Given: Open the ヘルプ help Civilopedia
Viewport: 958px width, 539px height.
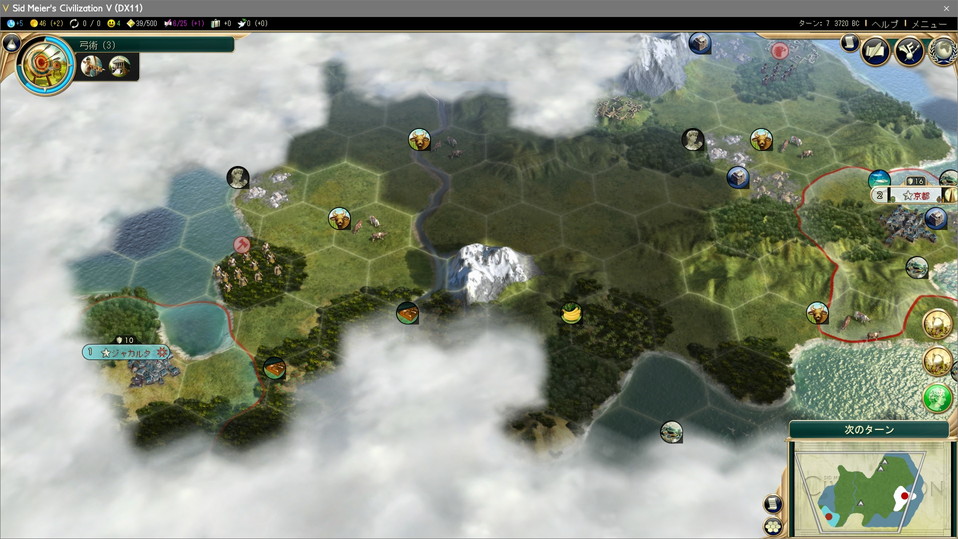Looking at the screenshot, I should (885, 23).
